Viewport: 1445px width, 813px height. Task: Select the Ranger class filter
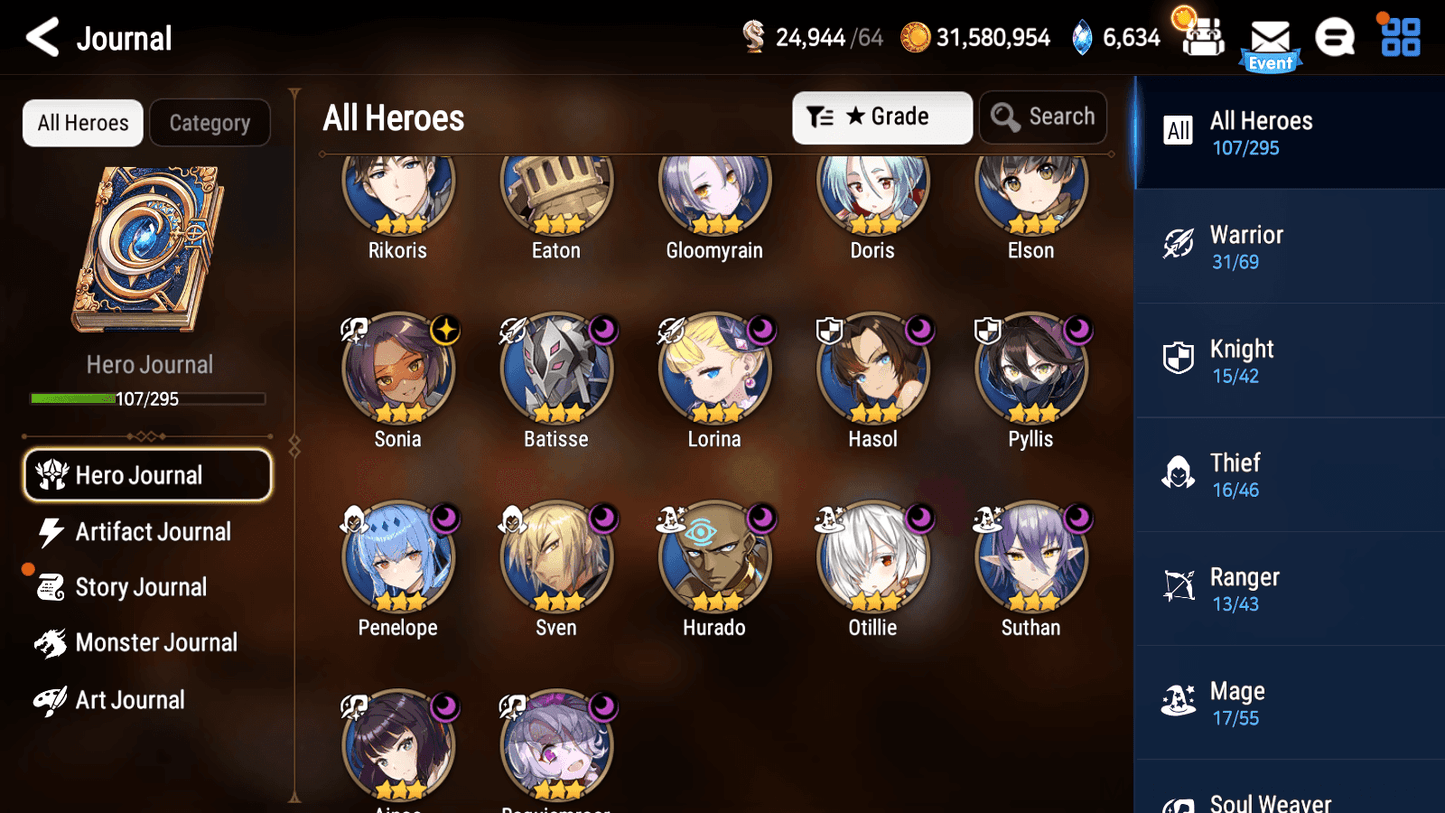tap(1289, 588)
